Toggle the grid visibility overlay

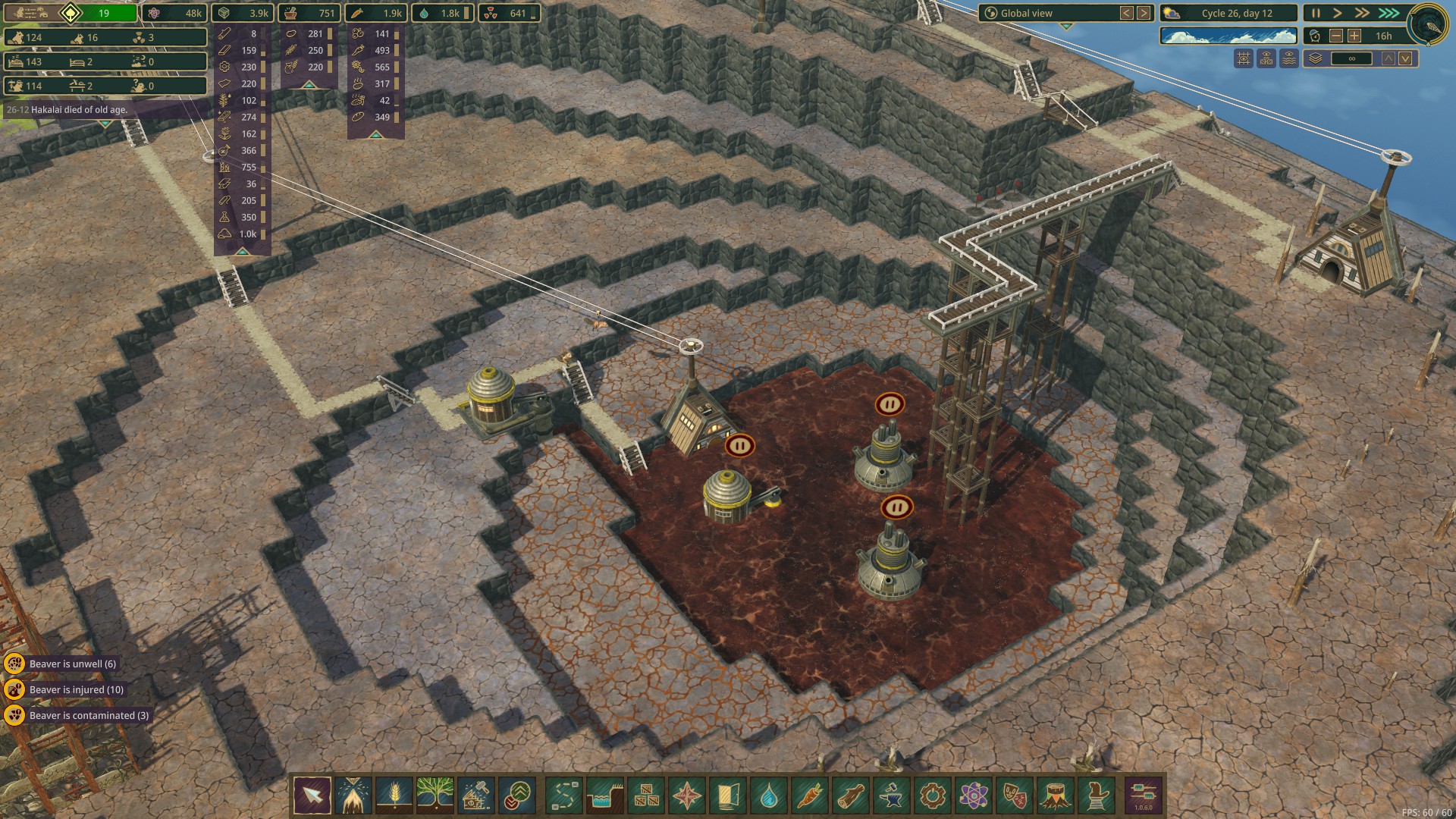click(x=1244, y=58)
